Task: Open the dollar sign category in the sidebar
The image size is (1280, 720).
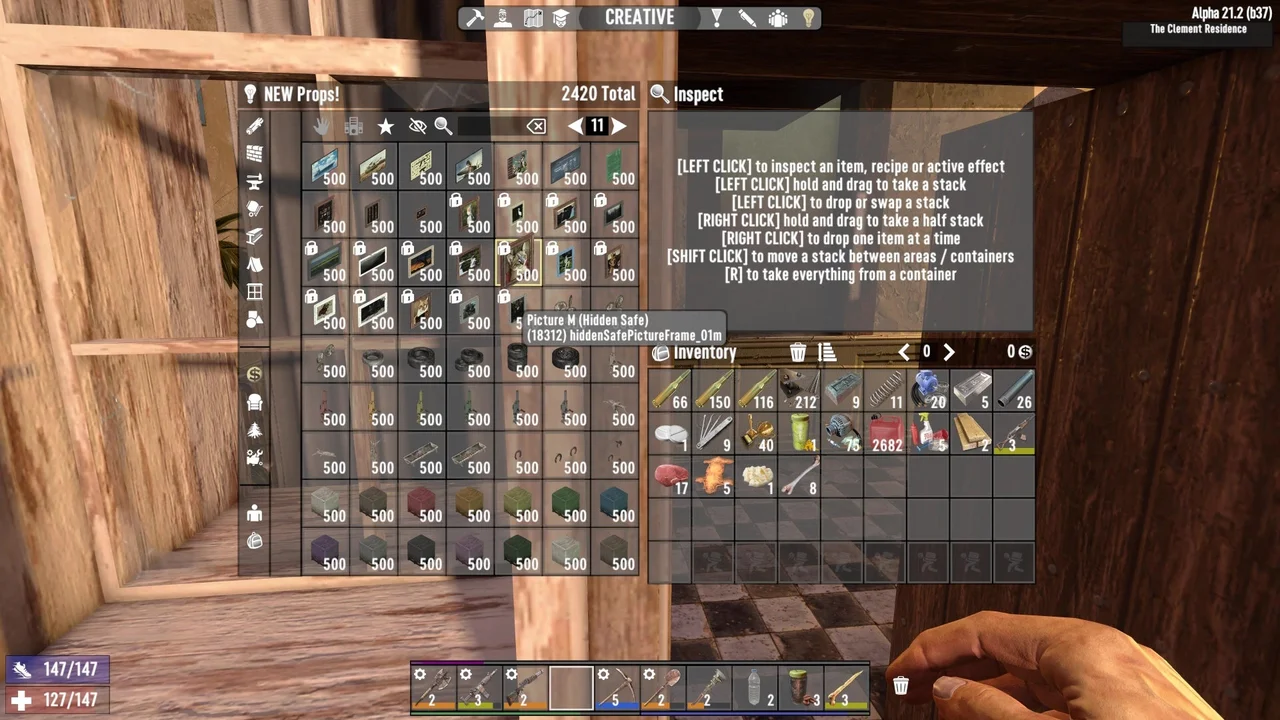Action: (254, 374)
